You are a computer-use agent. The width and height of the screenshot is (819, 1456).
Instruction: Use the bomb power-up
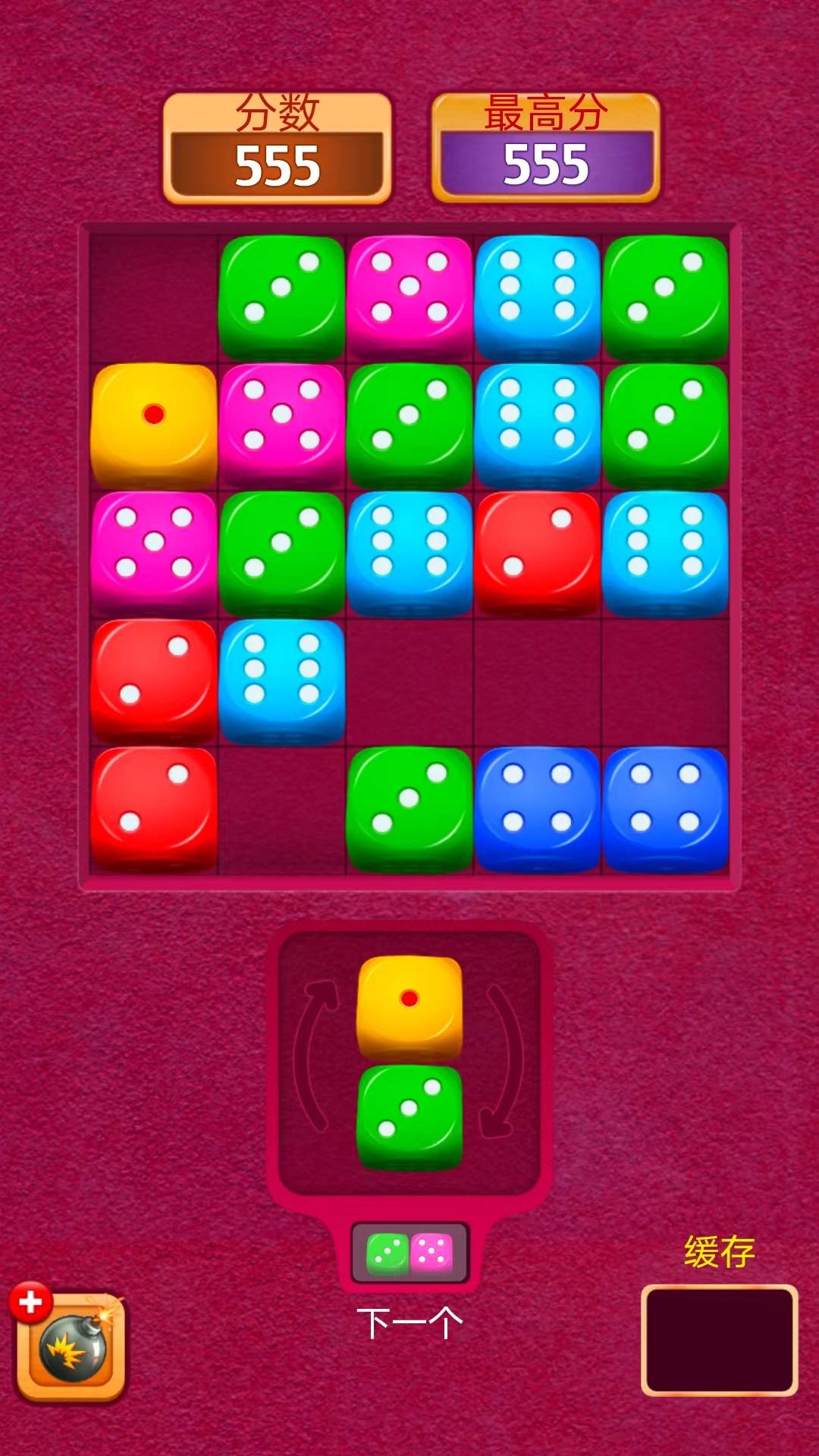point(71,1348)
